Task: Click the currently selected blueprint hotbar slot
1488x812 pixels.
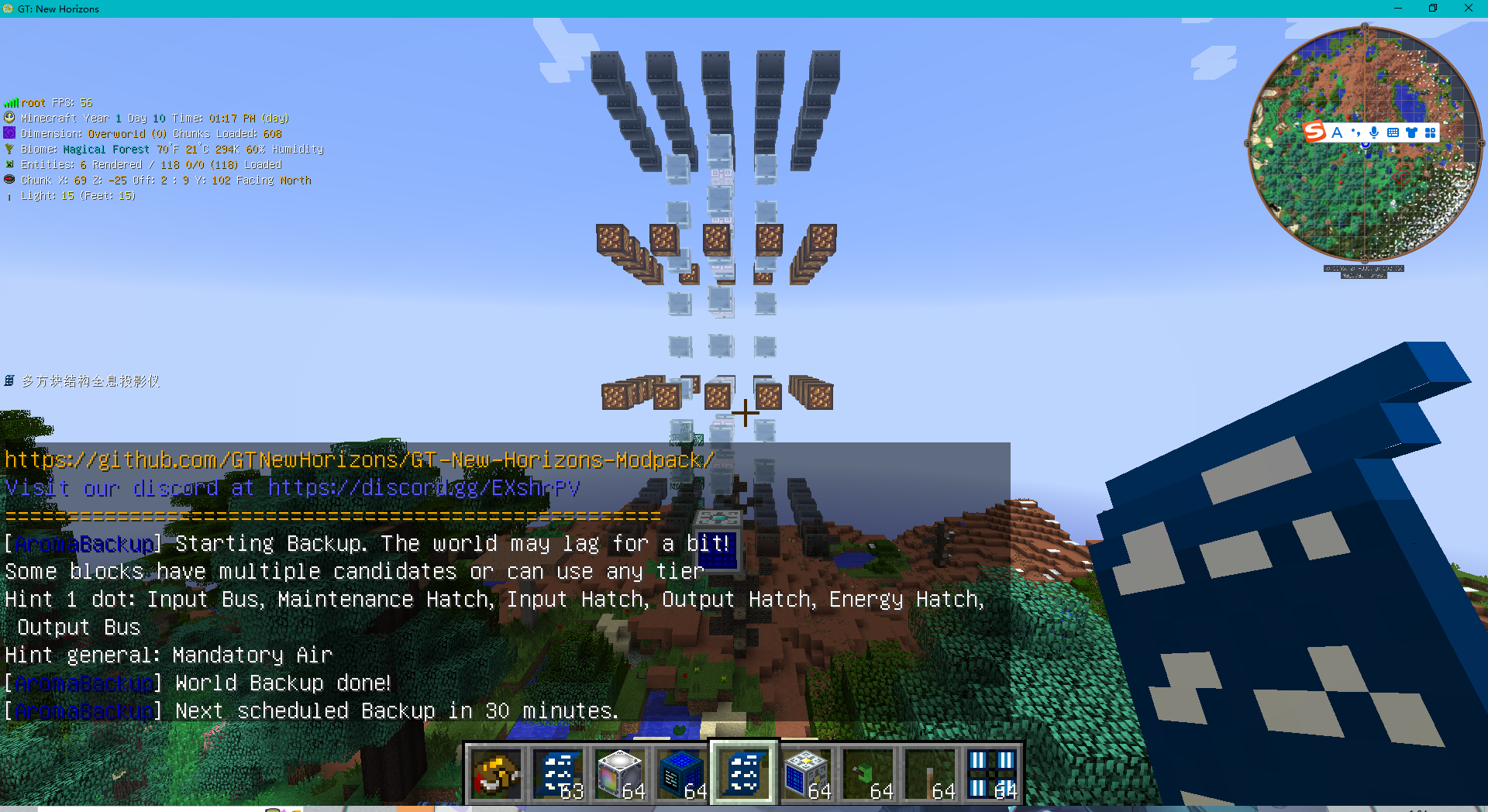Action: coord(743,773)
